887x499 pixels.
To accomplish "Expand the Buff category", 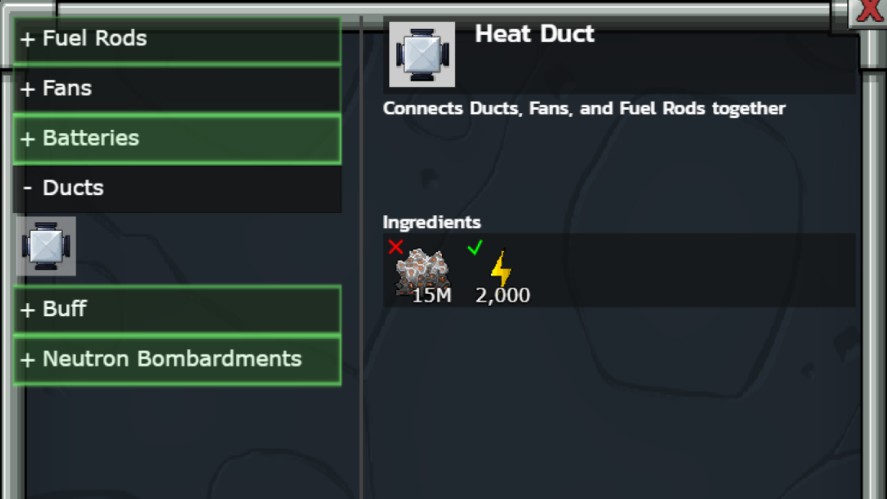I will coord(177,309).
